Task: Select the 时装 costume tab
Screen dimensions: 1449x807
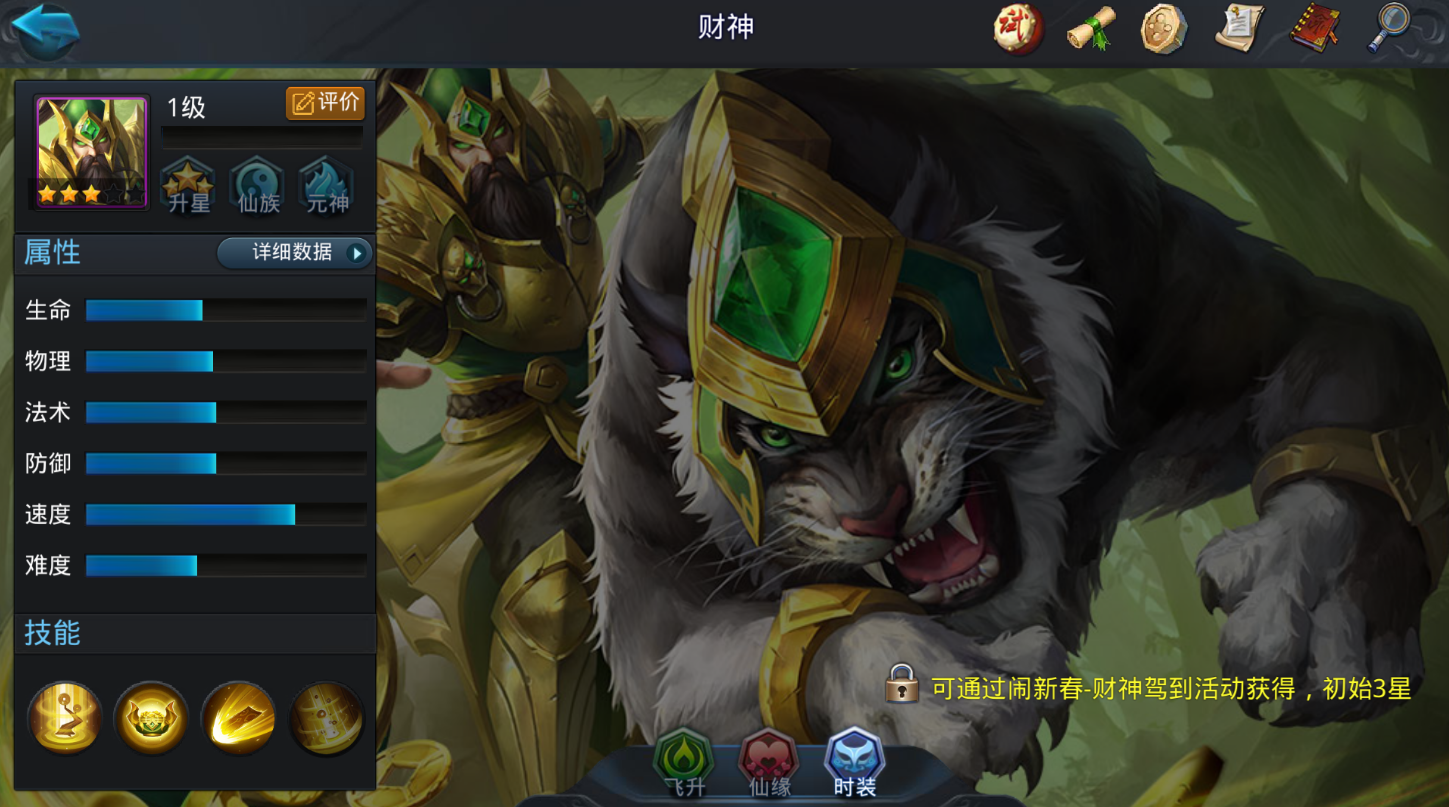Action: 854,765
